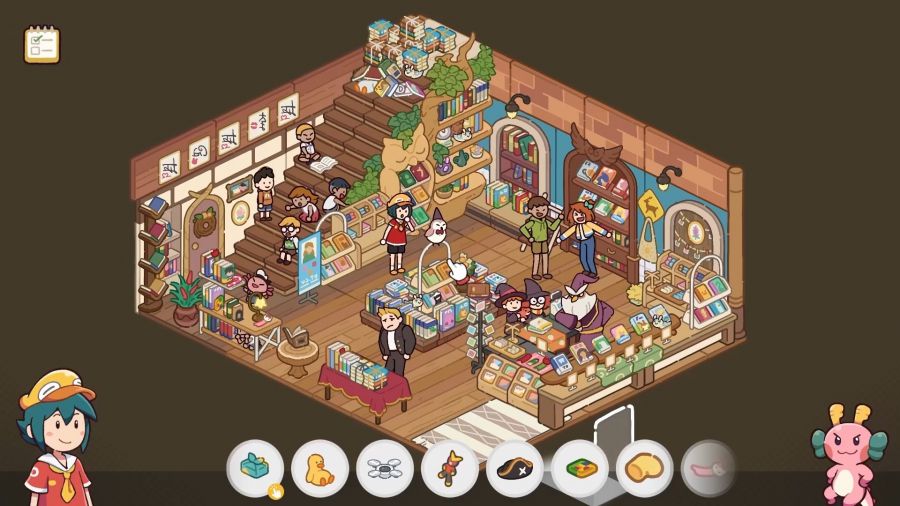Choose the yellow rubber duck item
The width and height of the screenshot is (900, 506).
pos(320,468)
